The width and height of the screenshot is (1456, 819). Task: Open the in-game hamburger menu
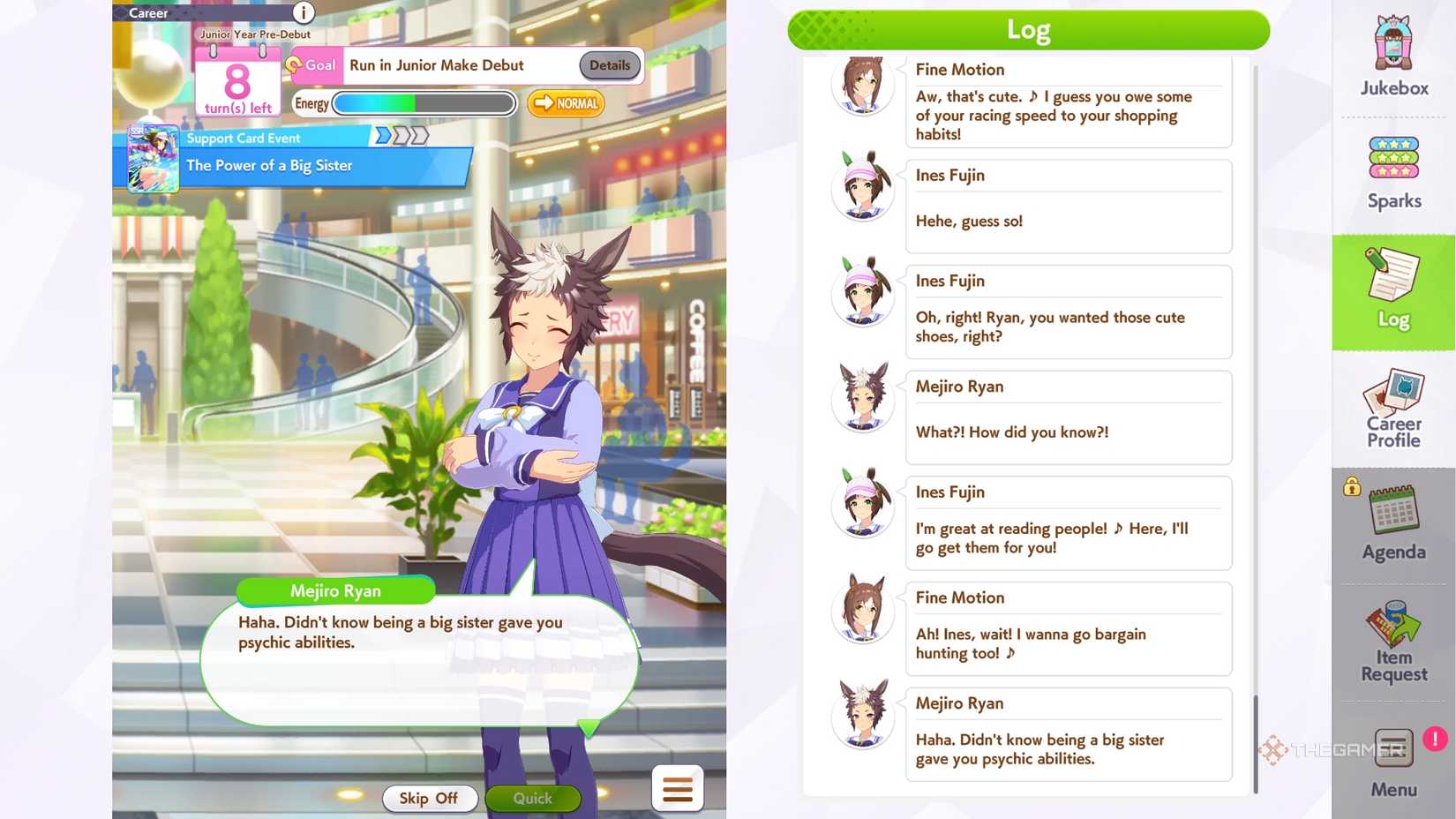677,788
